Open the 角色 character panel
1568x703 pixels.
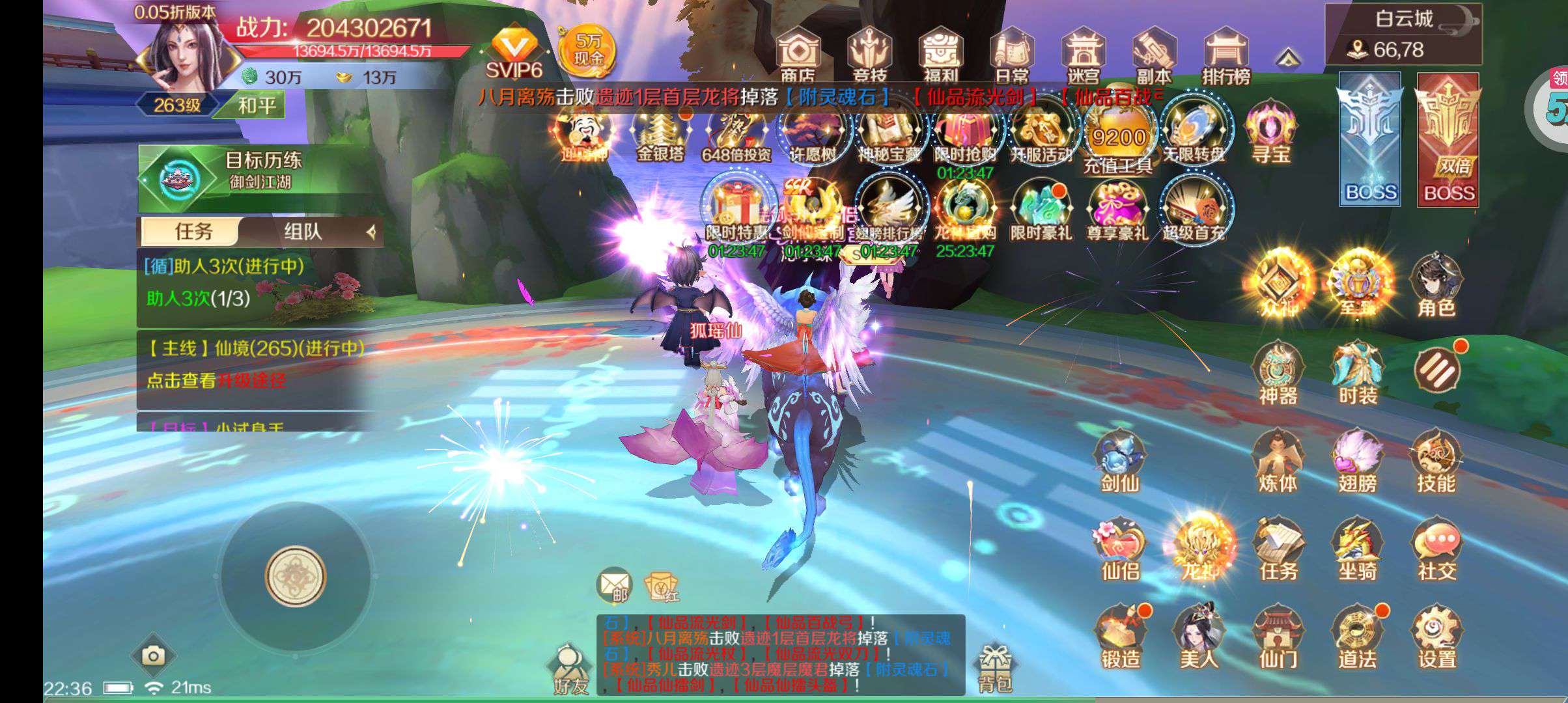coord(1436,286)
